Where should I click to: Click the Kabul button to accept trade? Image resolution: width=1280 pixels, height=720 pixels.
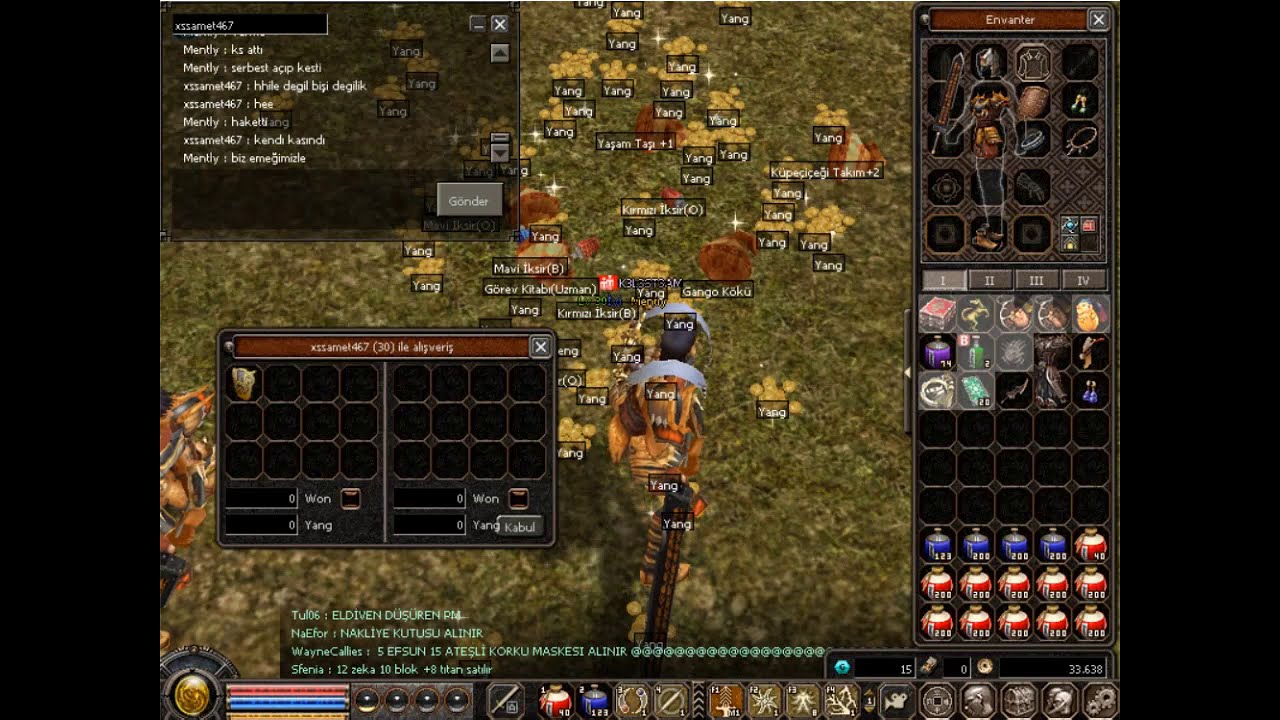click(x=520, y=527)
